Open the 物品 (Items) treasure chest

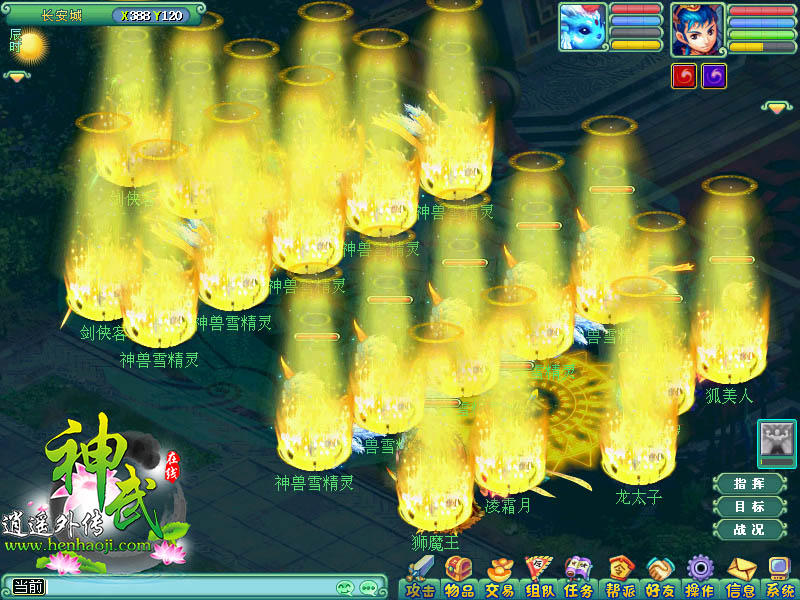tap(460, 578)
